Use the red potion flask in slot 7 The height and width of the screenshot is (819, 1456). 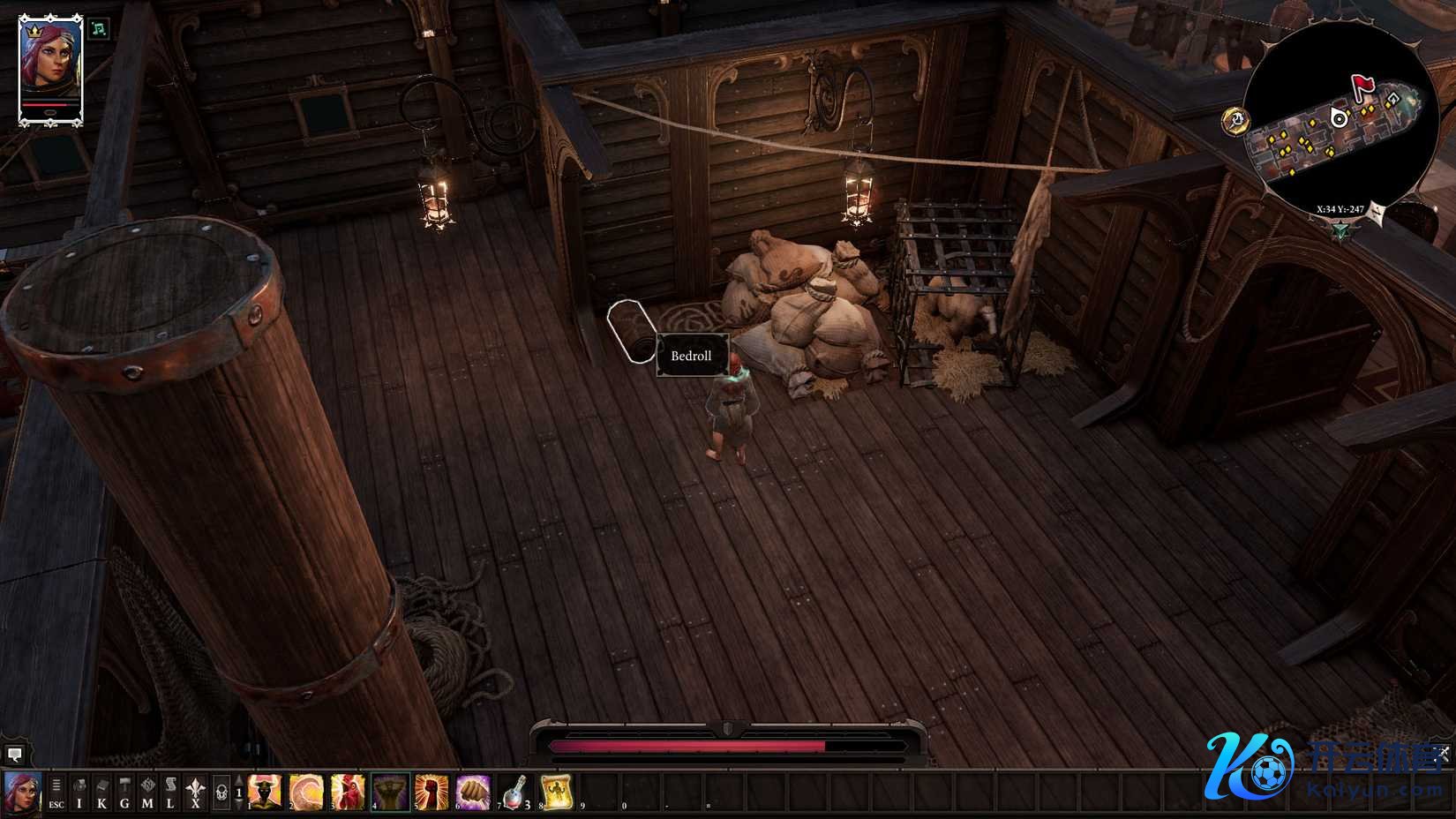tap(514, 792)
